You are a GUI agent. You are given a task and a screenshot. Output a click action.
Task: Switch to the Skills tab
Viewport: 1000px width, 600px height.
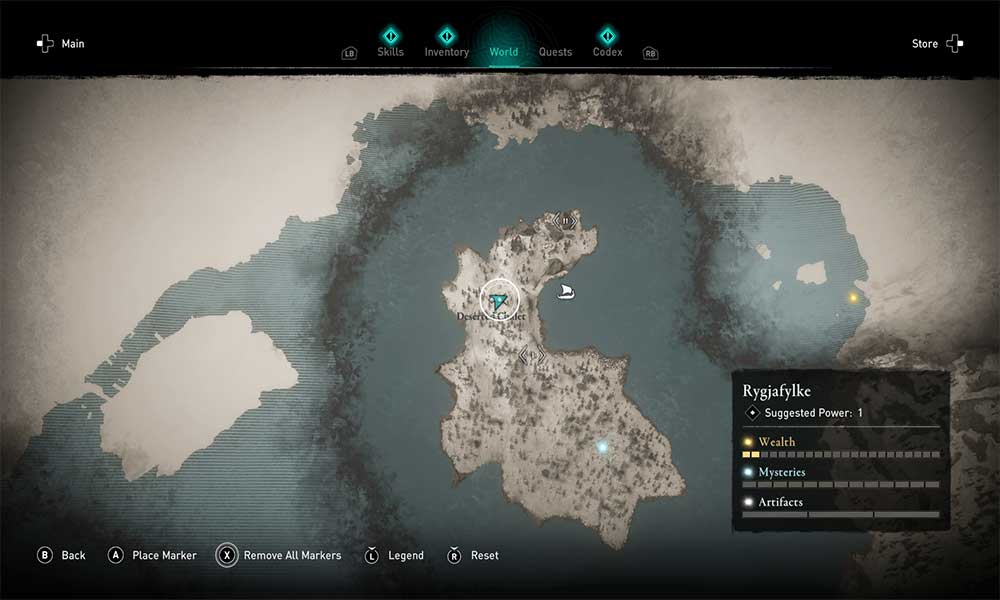390,51
